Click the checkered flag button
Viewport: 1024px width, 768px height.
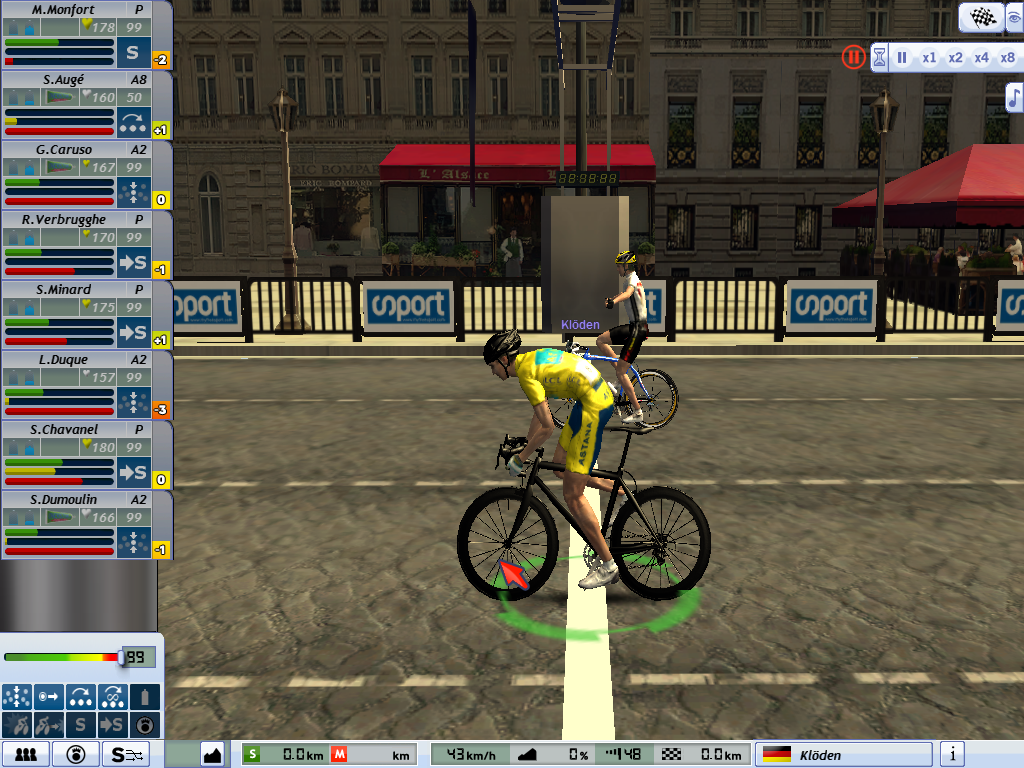[981, 17]
